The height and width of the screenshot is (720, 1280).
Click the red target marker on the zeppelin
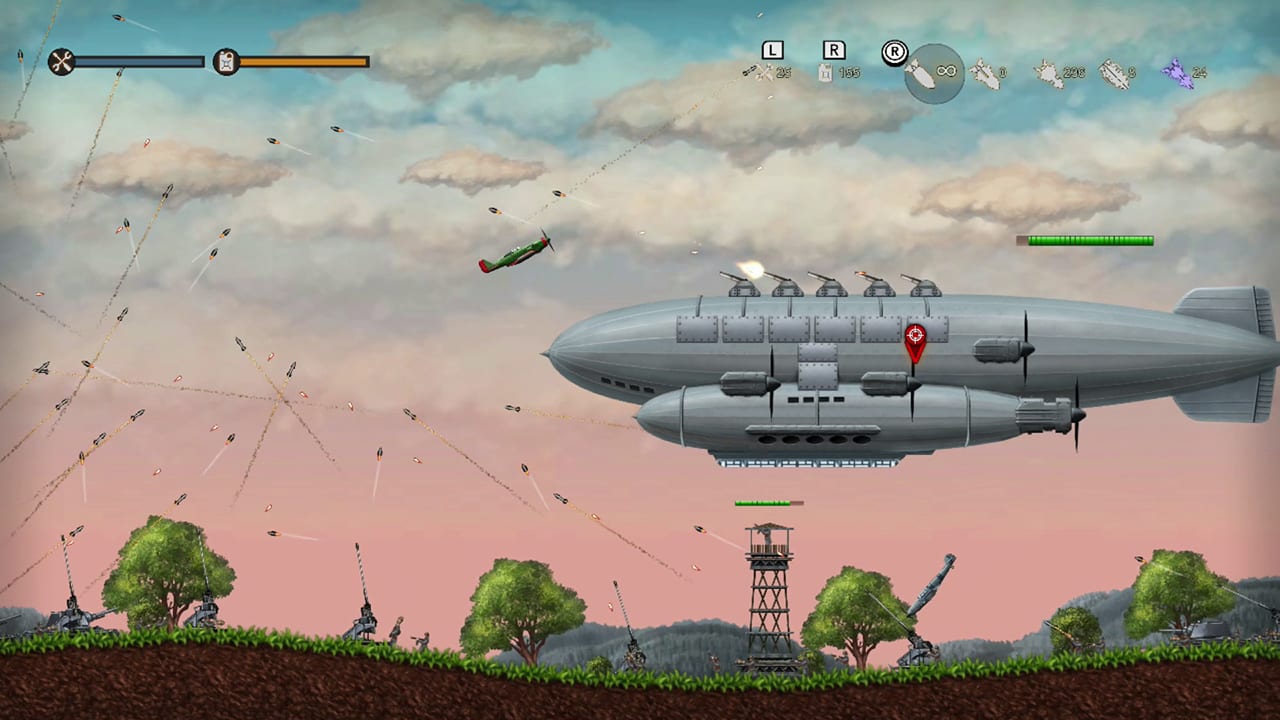[916, 336]
